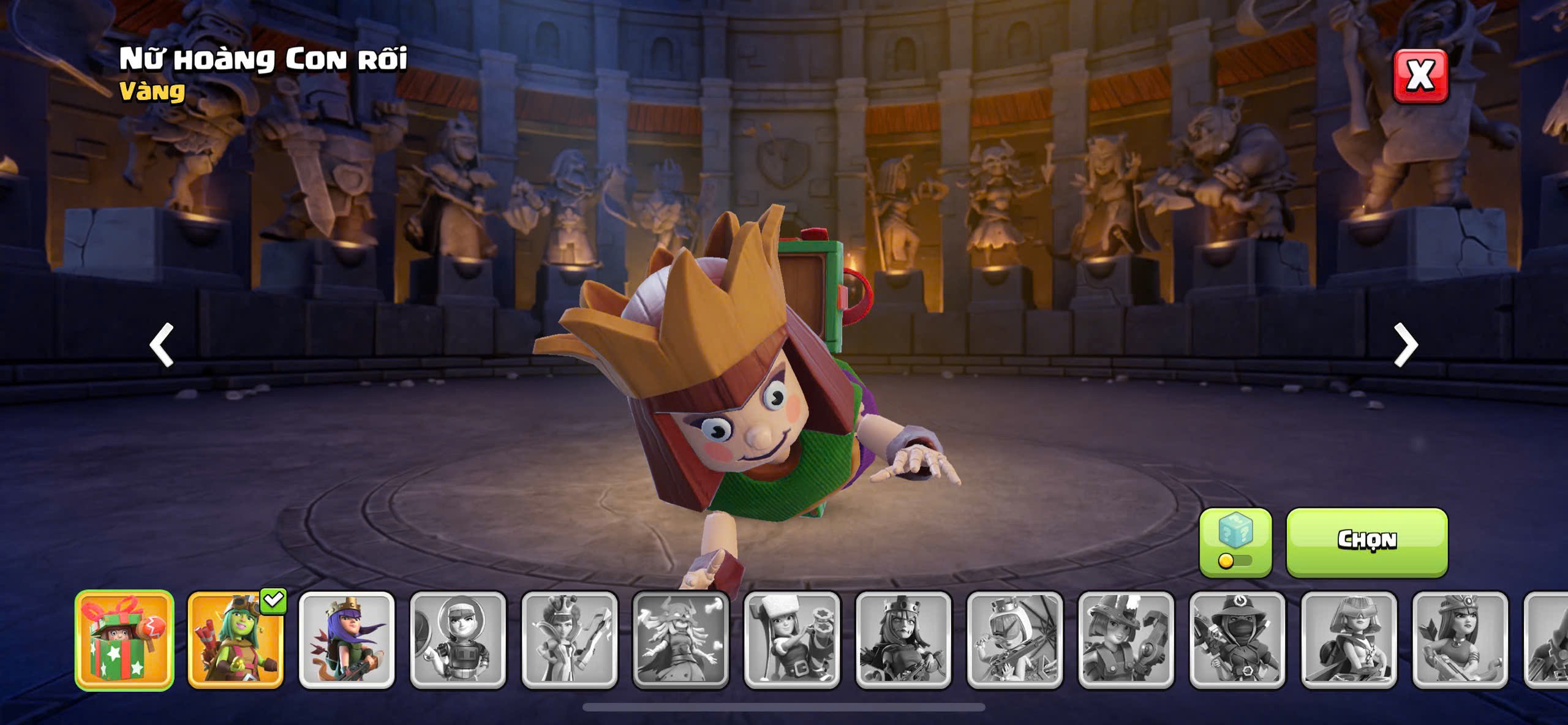Select the locked jeweled headband queen skin
Image resolution: width=1568 pixels, height=725 pixels.
click(x=1460, y=640)
